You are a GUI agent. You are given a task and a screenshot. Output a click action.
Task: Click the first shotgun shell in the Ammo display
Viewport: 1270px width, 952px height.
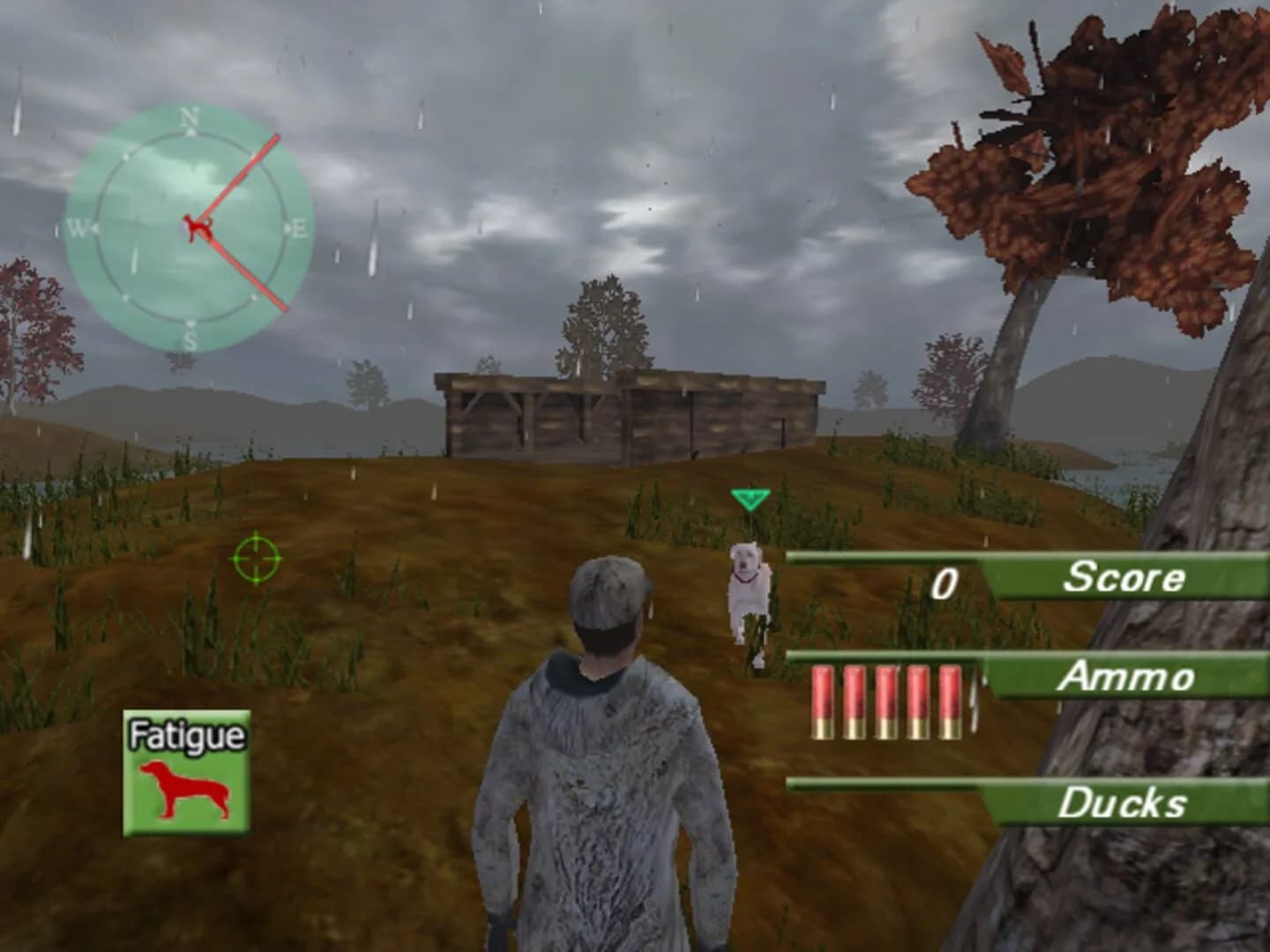click(820, 701)
